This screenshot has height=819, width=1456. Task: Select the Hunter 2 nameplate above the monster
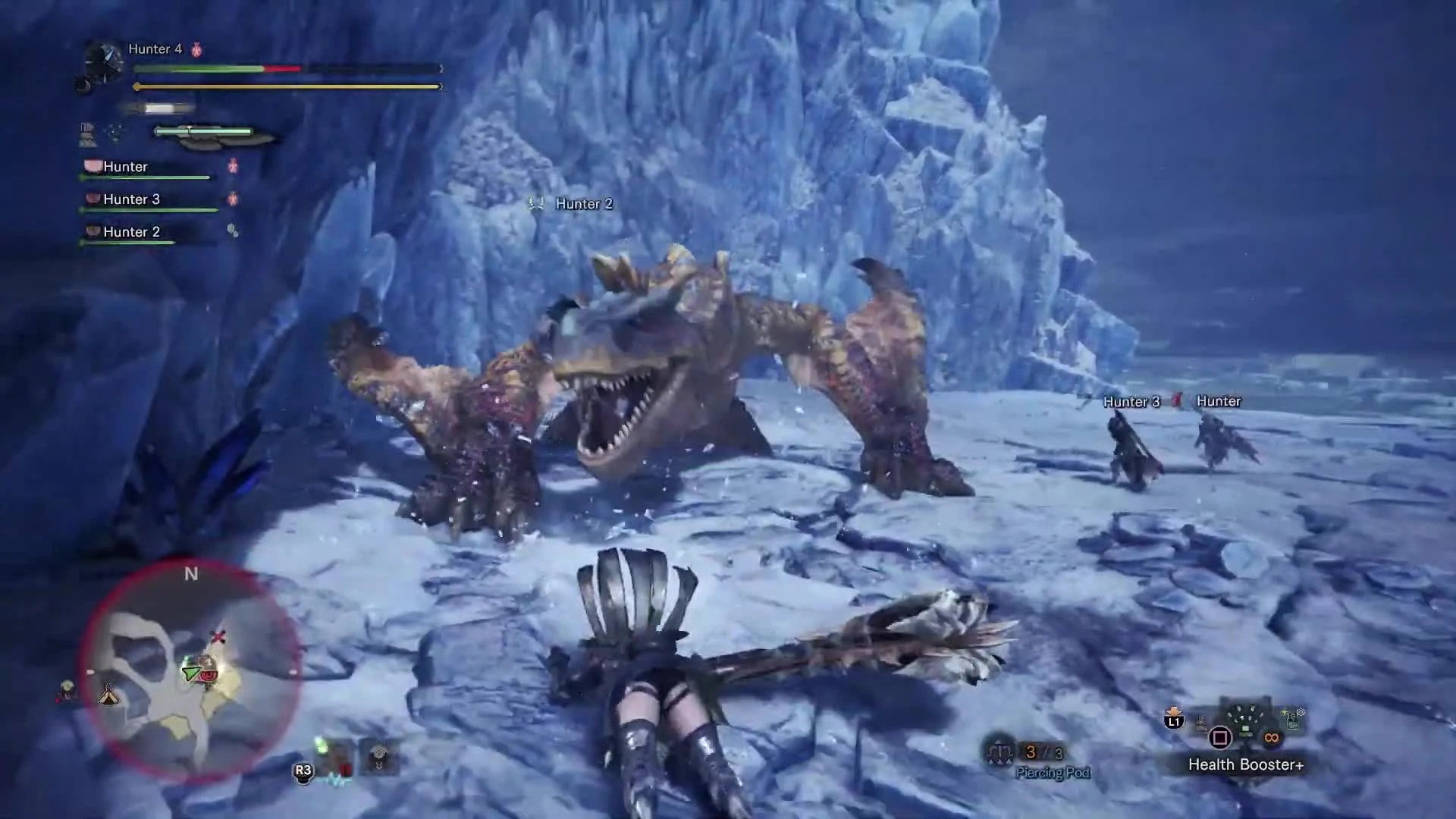[x=583, y=203]
